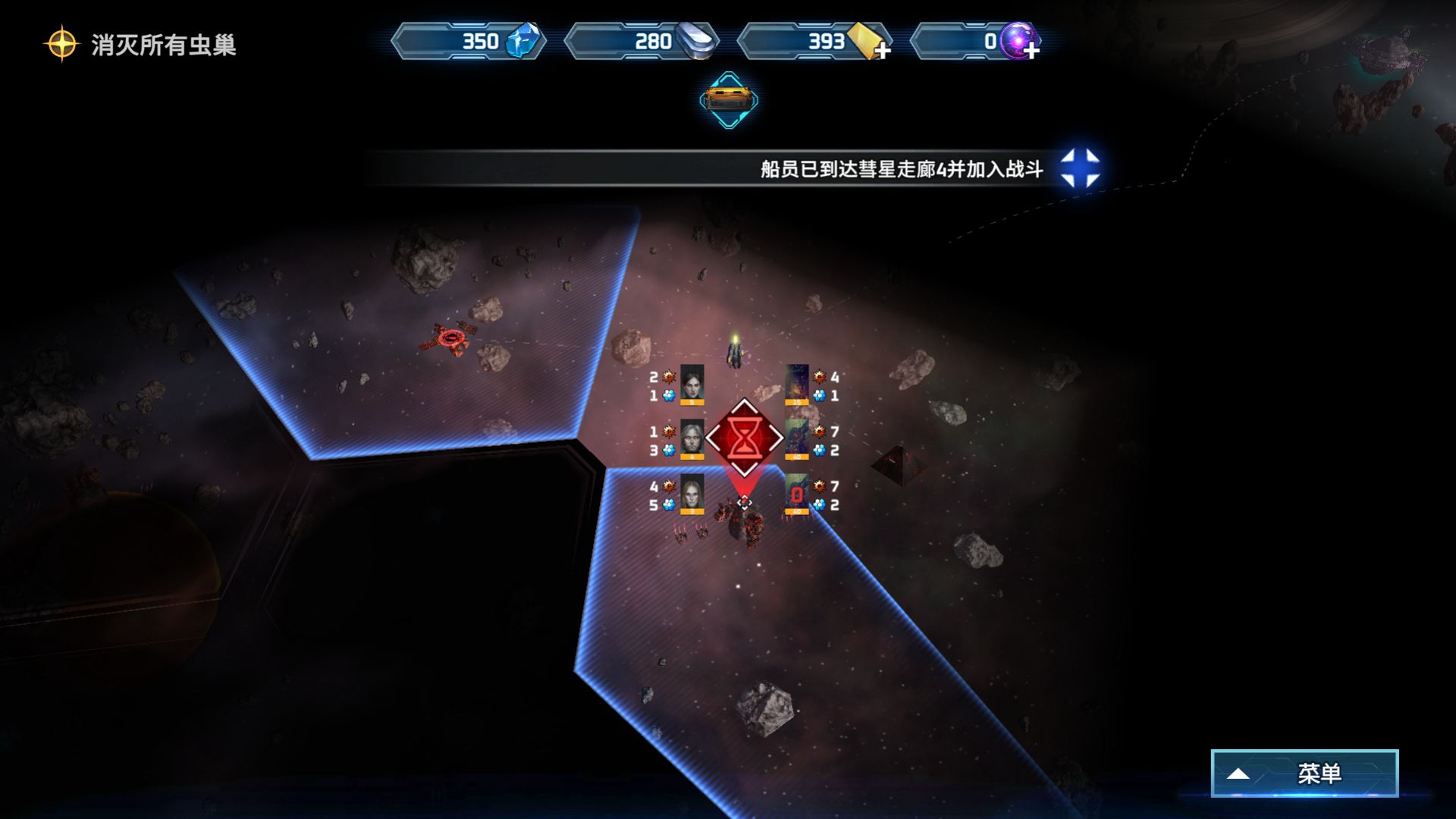Viewport: 1456px width, 819px height.
Task: Click the orange health bar under the top enemy unit
Action: pos(797,403)
